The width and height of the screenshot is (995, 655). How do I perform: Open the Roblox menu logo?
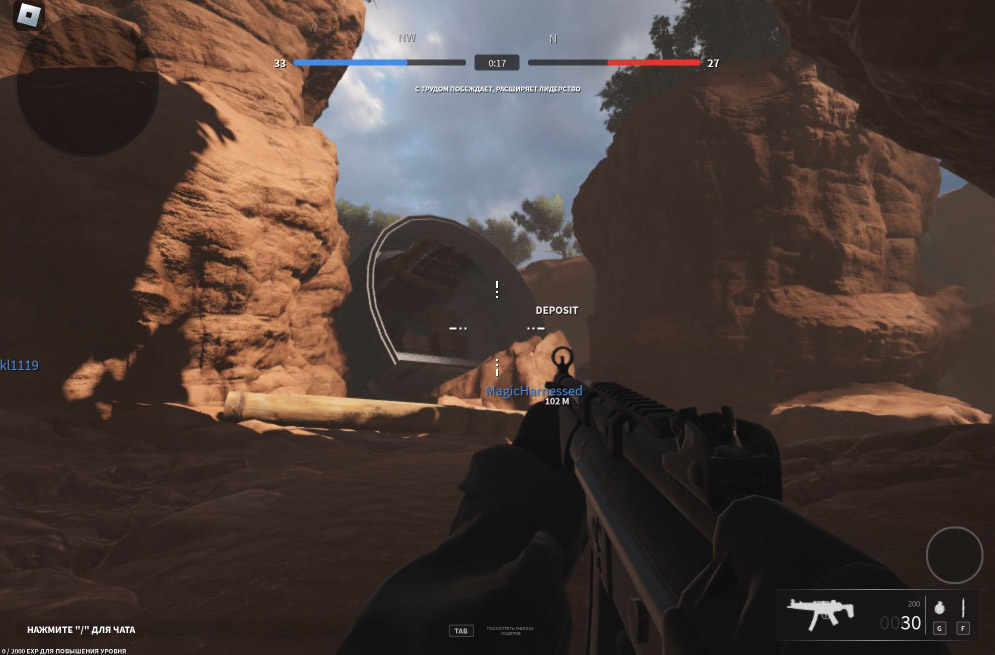click(30, 15)
